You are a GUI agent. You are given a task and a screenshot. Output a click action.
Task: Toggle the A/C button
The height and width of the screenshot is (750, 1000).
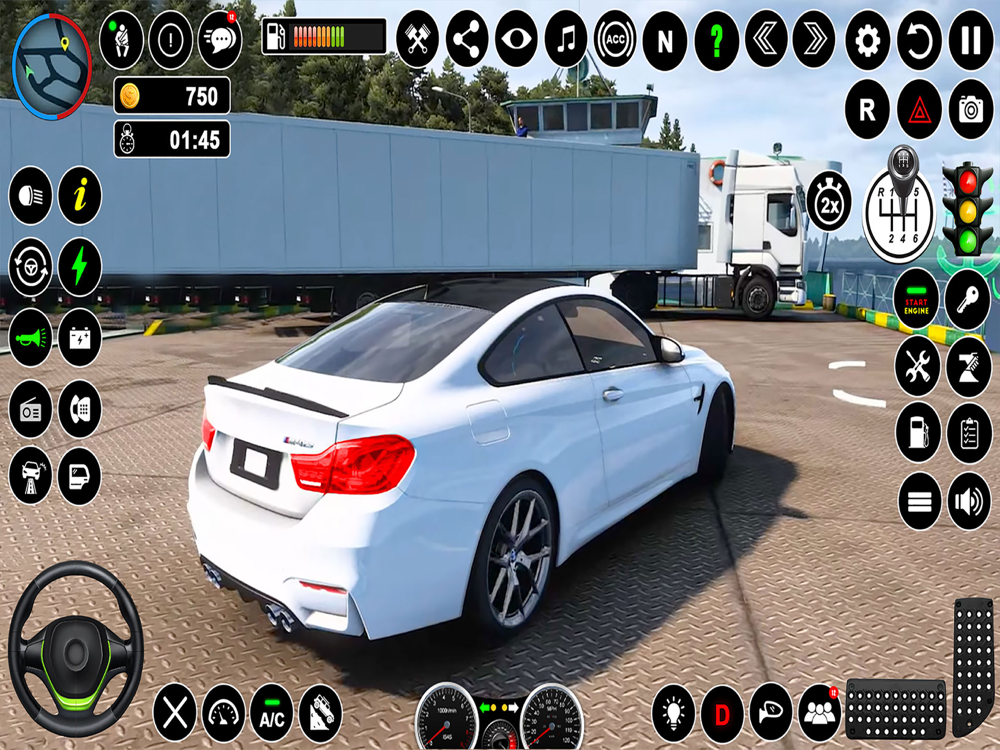pos(271,713)
